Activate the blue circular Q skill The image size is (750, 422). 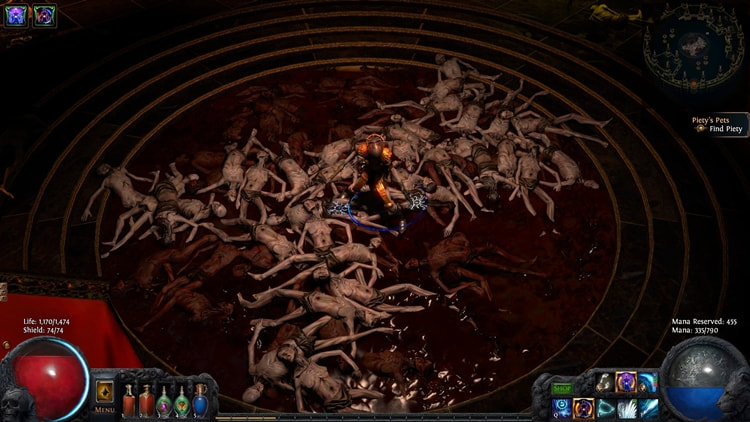tap(562, 408)
